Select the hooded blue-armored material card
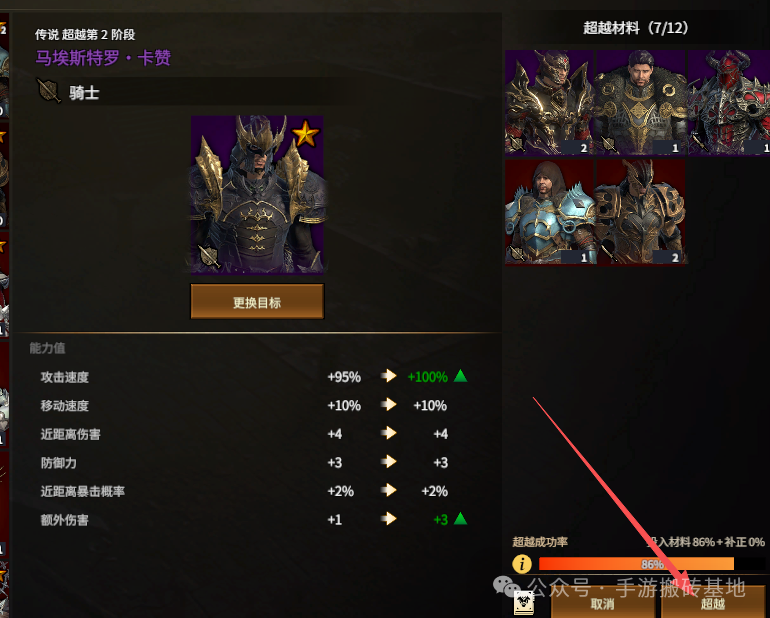 point(550,212)
